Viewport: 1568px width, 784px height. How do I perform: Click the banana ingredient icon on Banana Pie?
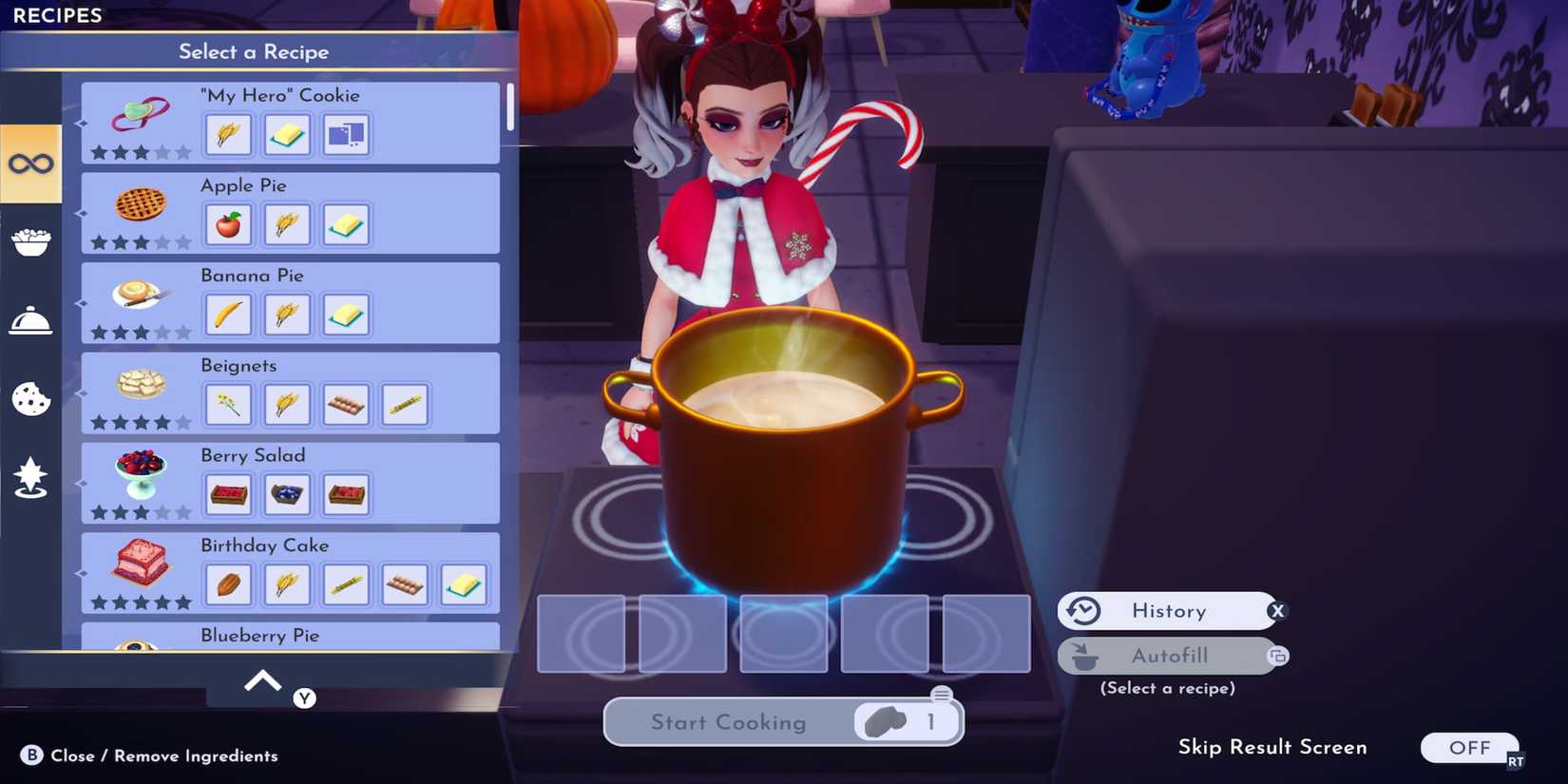click(228, 315)
